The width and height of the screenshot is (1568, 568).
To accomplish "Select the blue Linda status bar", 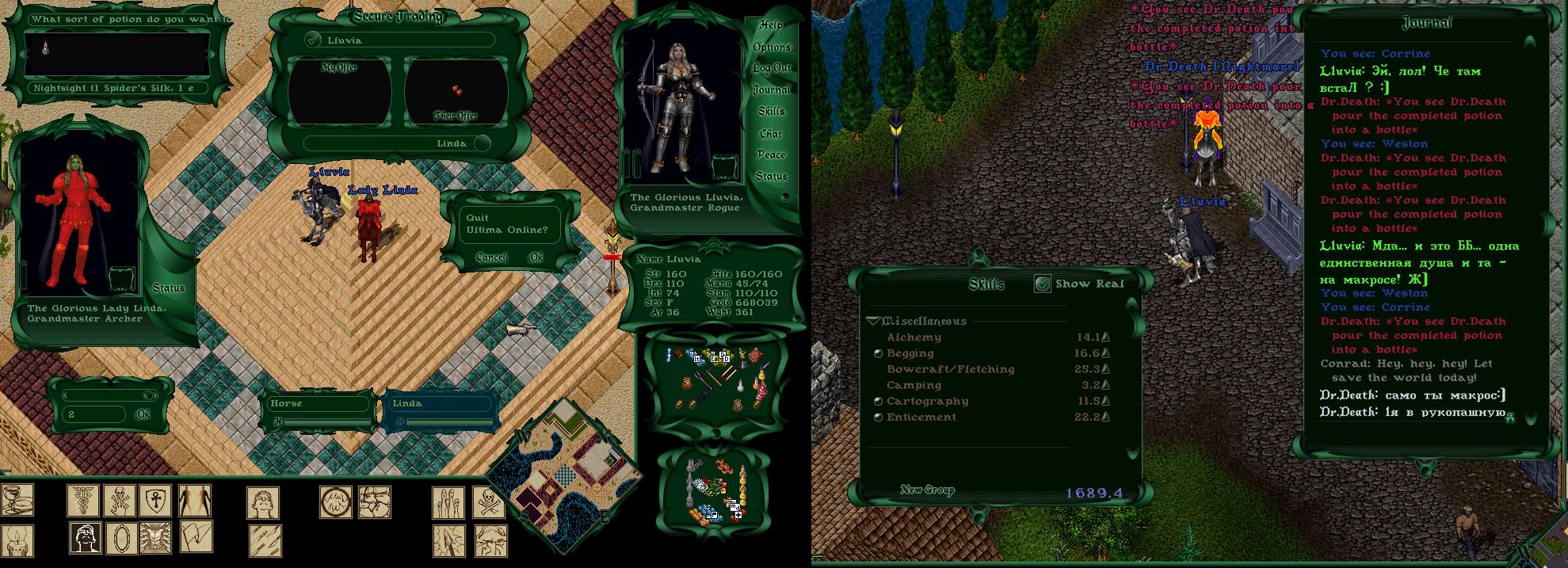I will pyautogui.click(x=441, y=404).
